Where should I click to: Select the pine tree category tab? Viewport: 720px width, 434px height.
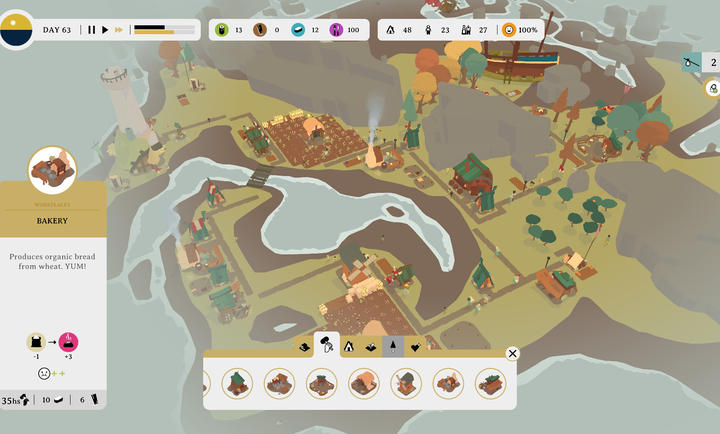pos(393,346)
